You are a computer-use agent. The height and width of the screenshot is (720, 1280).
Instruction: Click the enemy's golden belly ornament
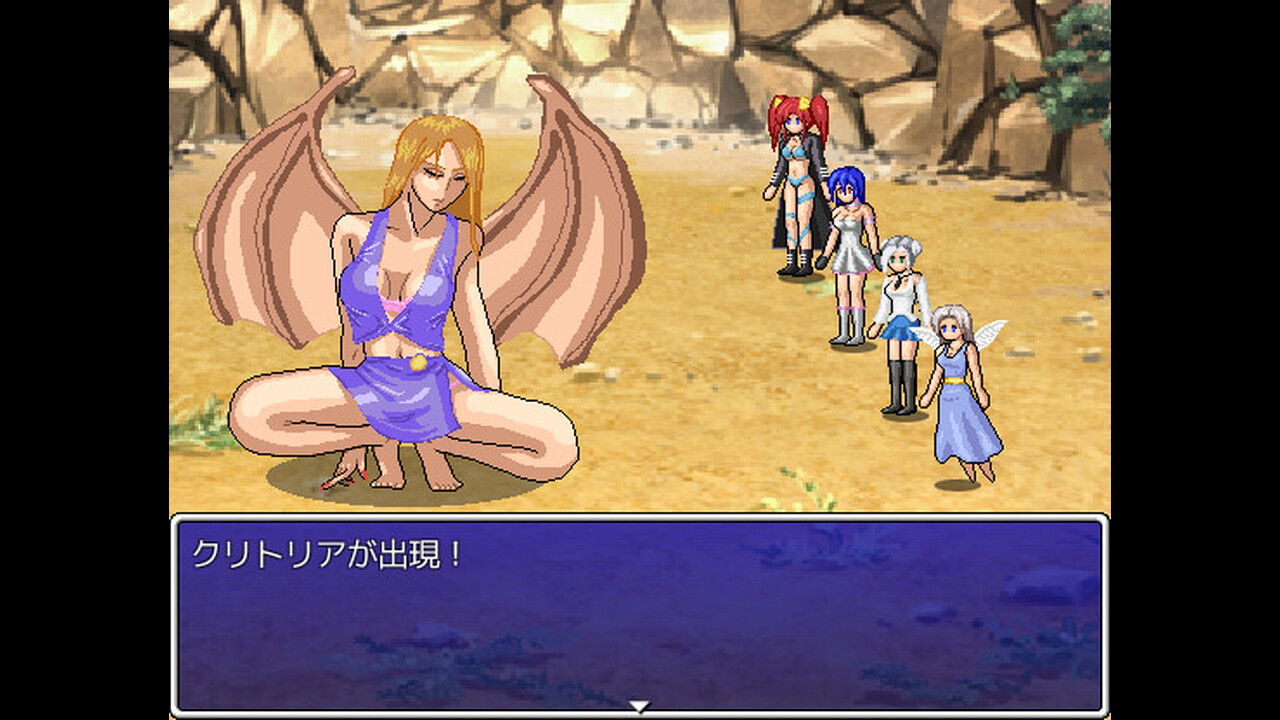click(417, 363)
